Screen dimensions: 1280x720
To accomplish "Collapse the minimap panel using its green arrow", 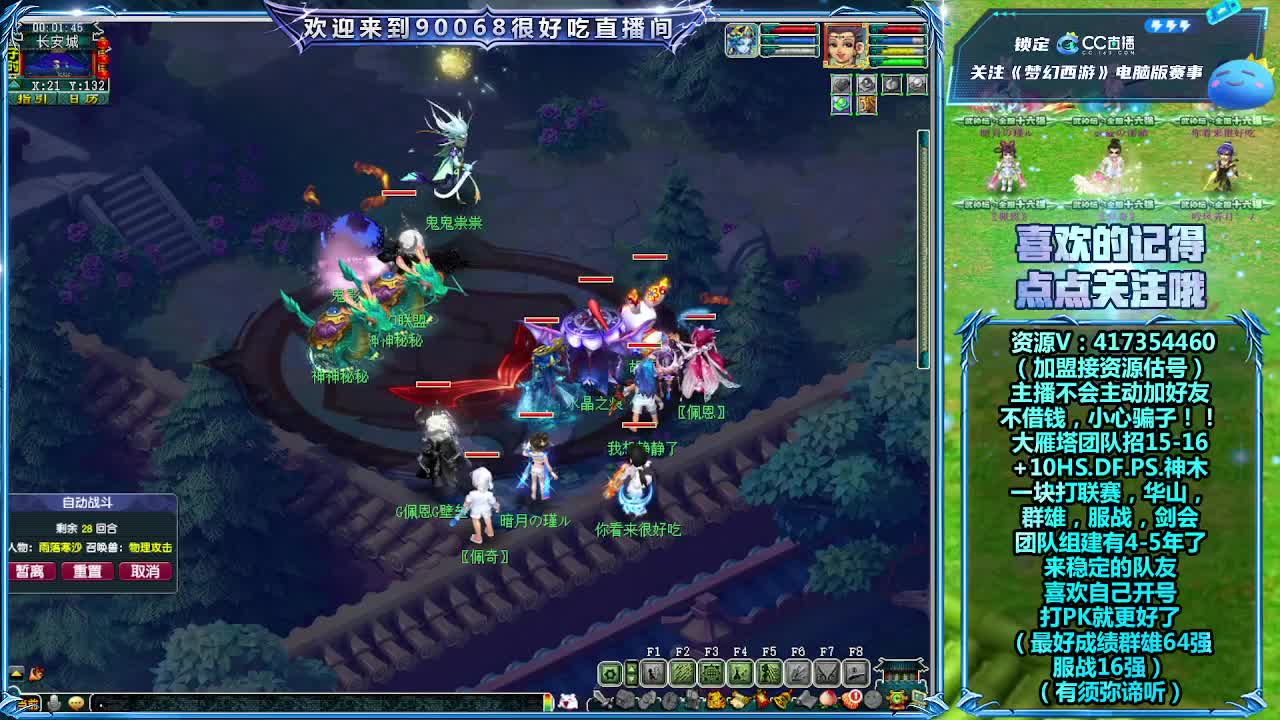I will coord(14,85).
